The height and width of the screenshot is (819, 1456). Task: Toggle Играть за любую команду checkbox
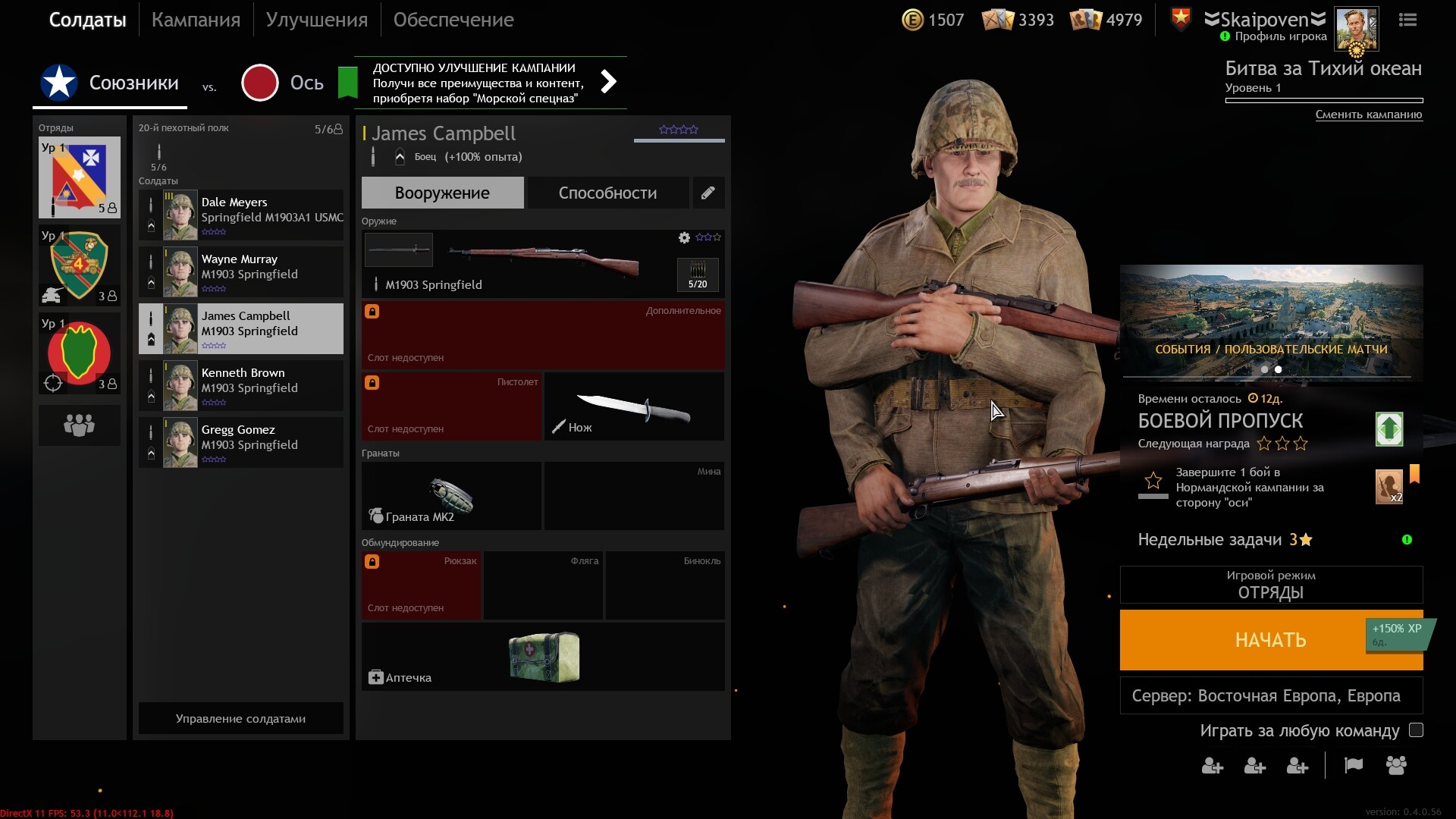pyautogui.click(x=1416, y=730)
